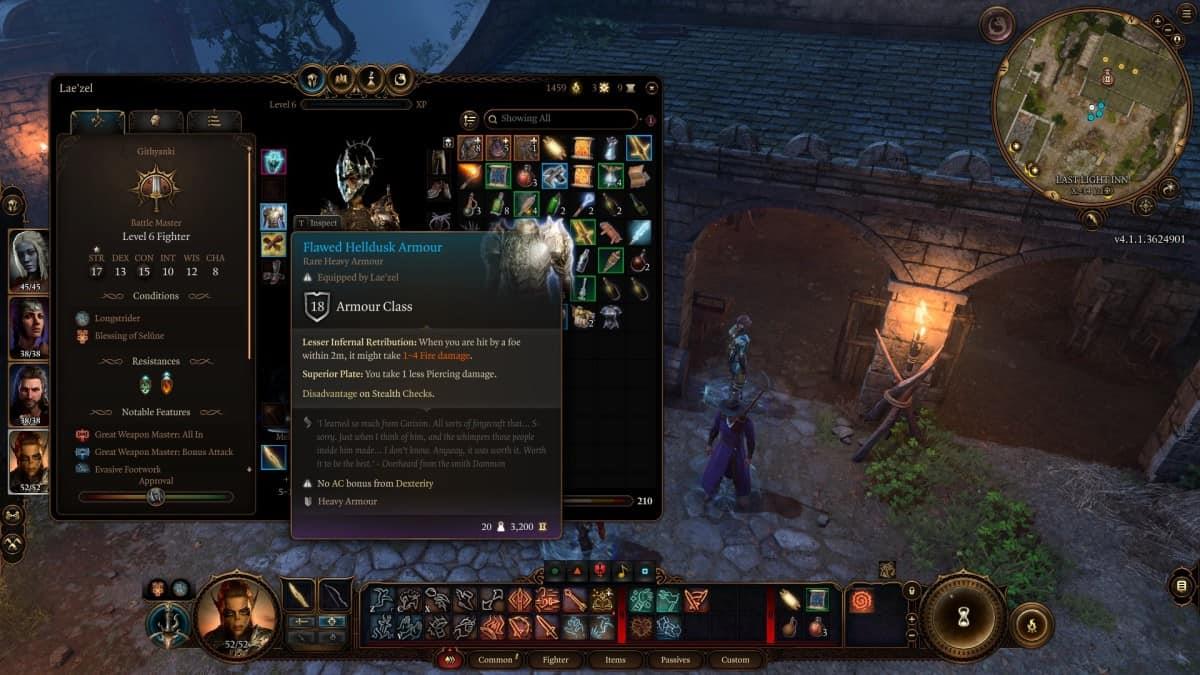This screenshot has width=1200, height=675.
Task: Open the equipment helmet tab atop the panel
Action: click(x=312, y=79)
